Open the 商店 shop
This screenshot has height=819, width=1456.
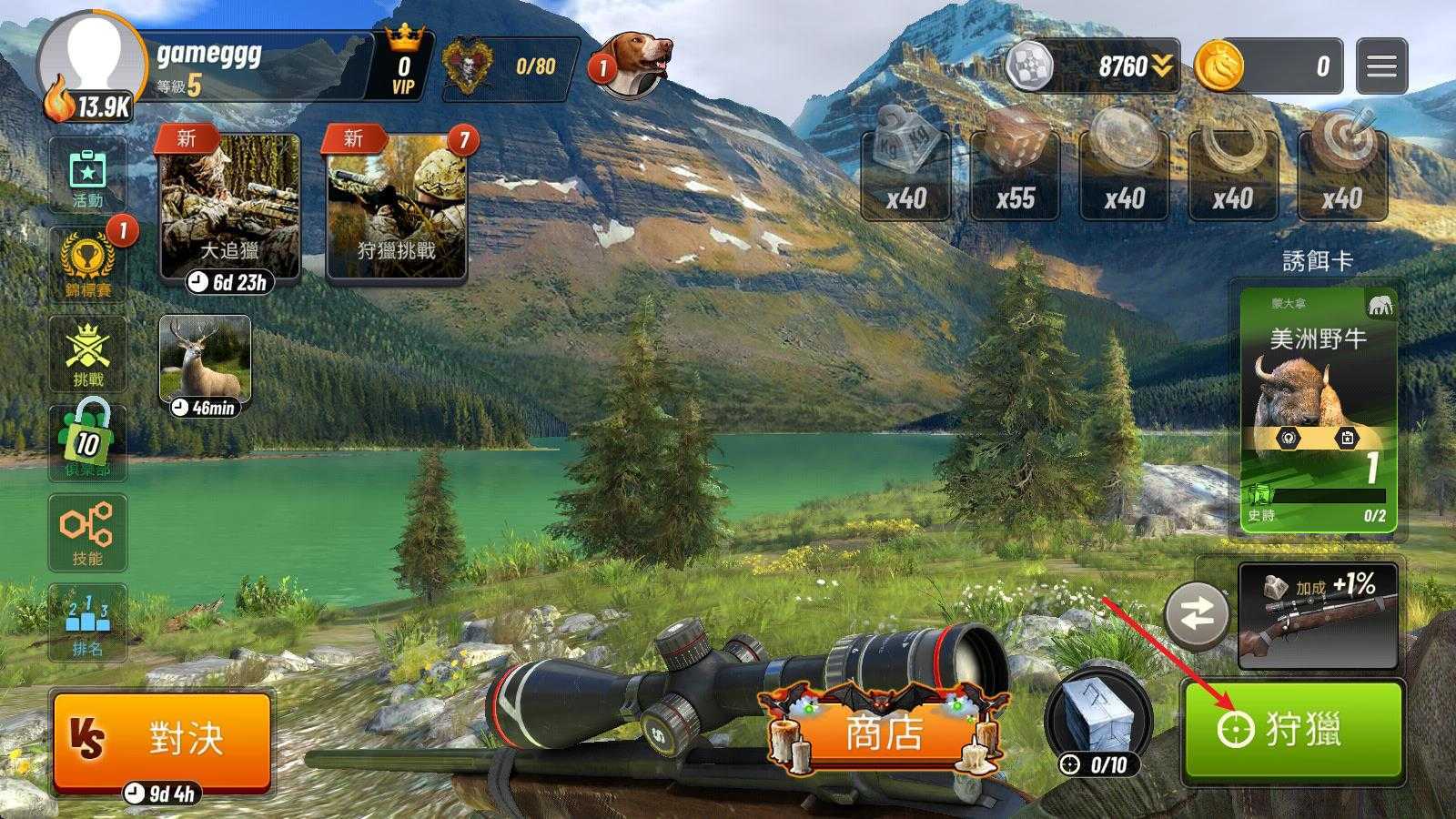pos(884,733)
